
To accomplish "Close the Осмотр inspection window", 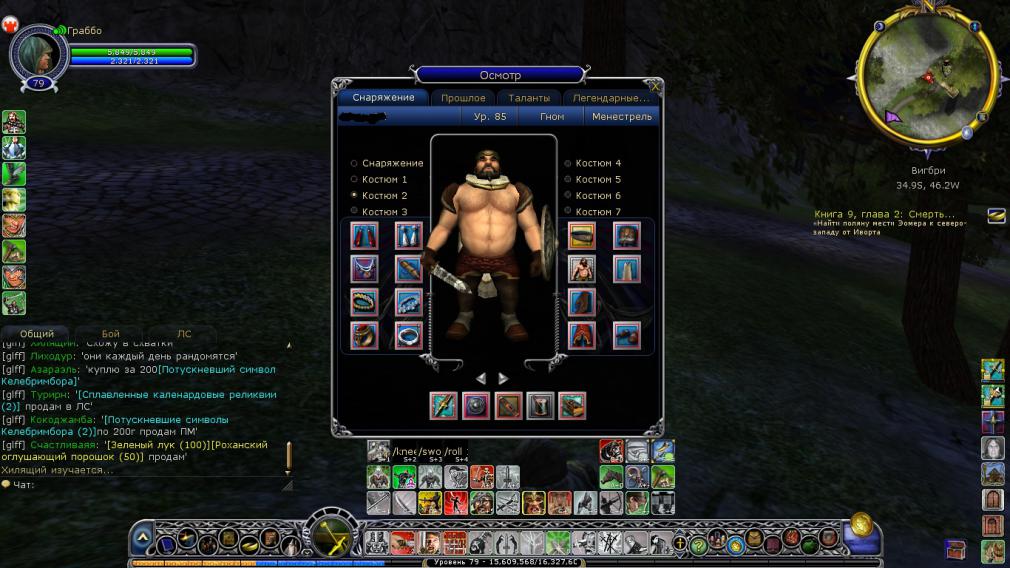I will click(x=655, y=87).
